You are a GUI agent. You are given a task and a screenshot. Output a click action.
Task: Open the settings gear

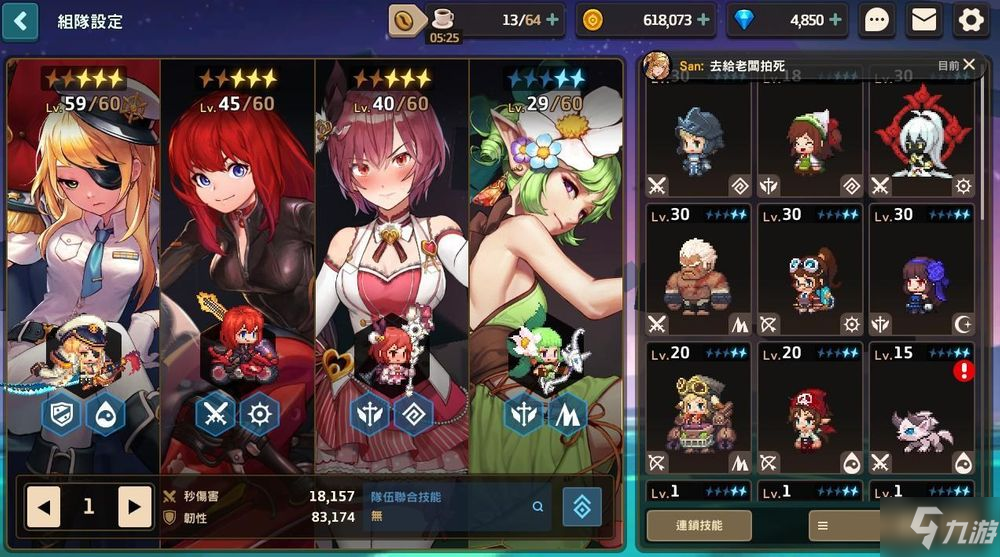(971, 20)
